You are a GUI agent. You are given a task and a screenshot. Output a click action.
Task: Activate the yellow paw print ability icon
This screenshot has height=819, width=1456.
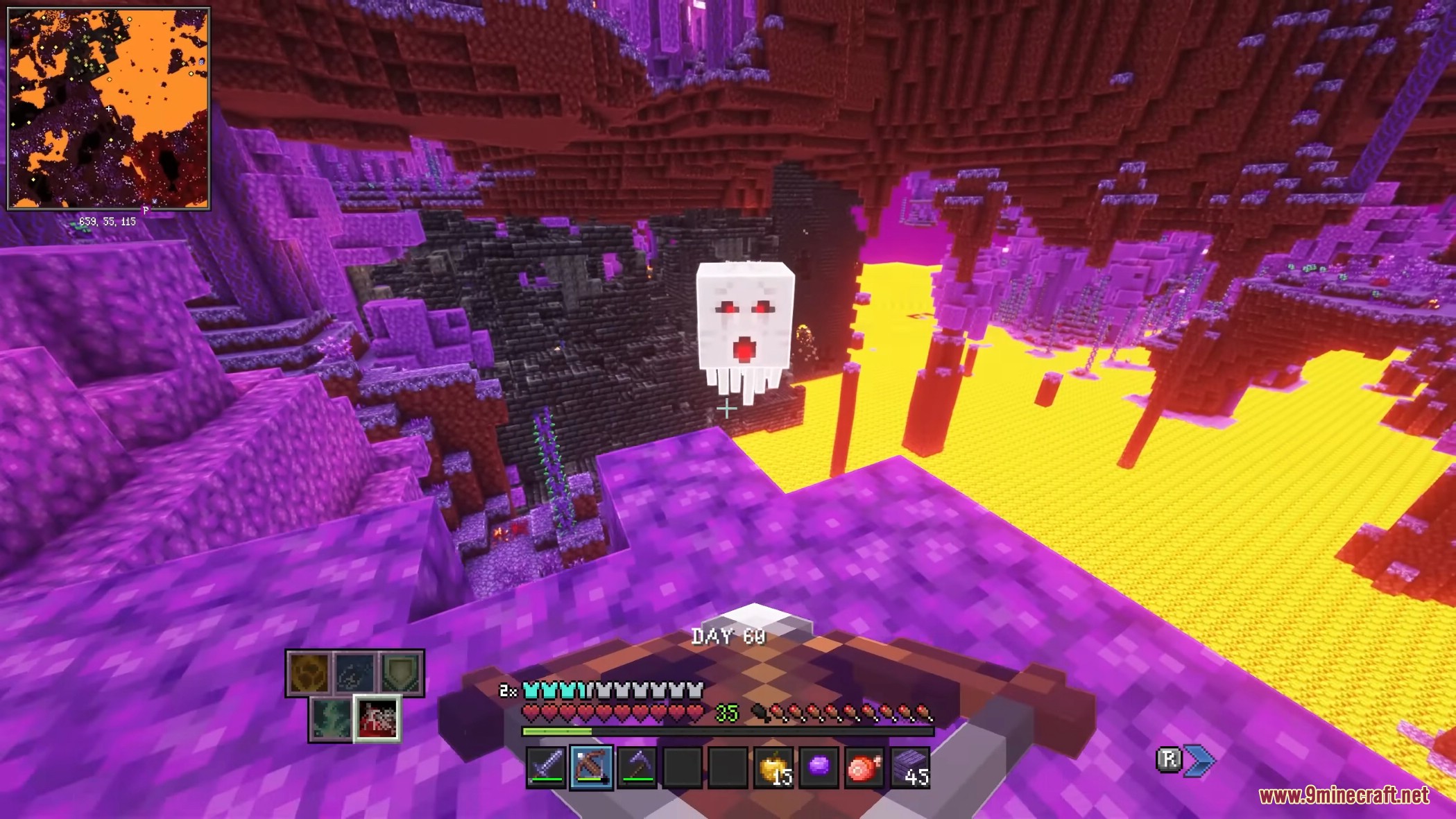[x=309, y=673]
